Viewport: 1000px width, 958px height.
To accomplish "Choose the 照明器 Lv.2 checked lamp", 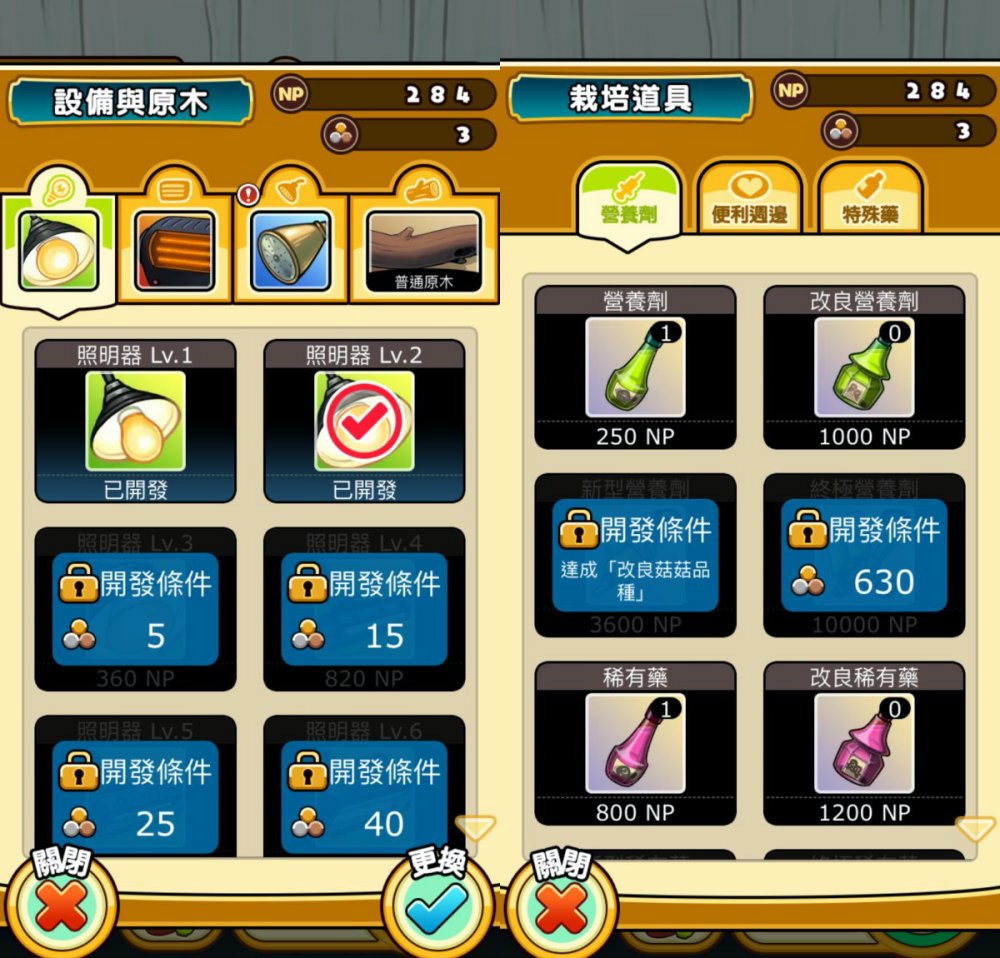I will [364, 421].
